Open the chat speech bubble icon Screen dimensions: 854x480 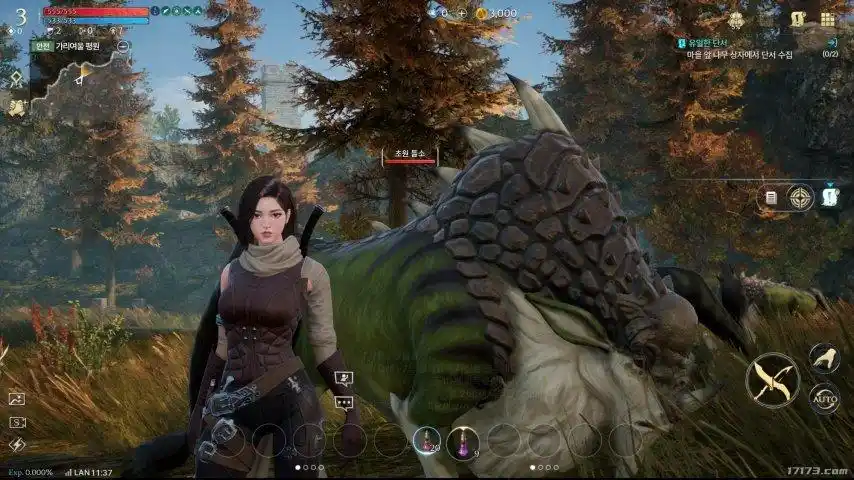point(344,403)
